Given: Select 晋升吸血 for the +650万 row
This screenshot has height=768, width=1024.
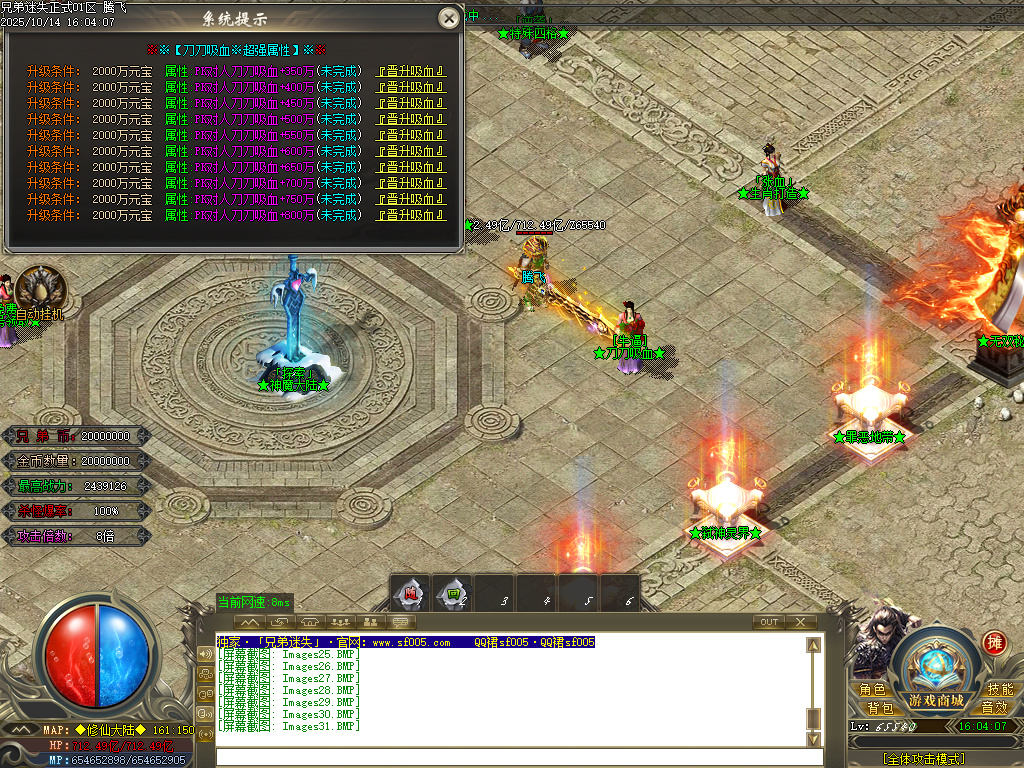Looking at the screenshot, I should coord(410,167).
